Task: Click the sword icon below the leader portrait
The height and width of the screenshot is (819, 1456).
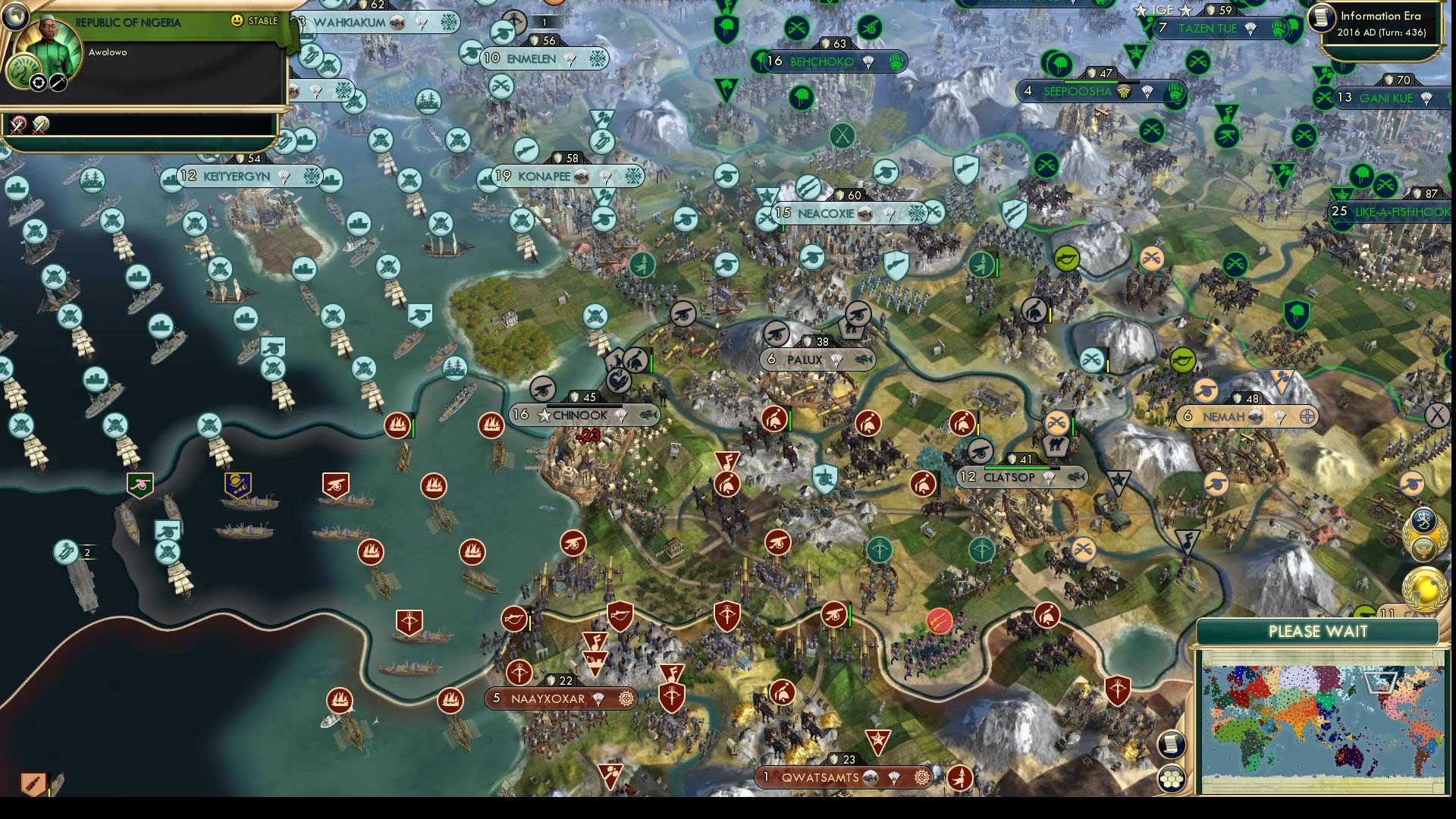Action: click(58, 83)
